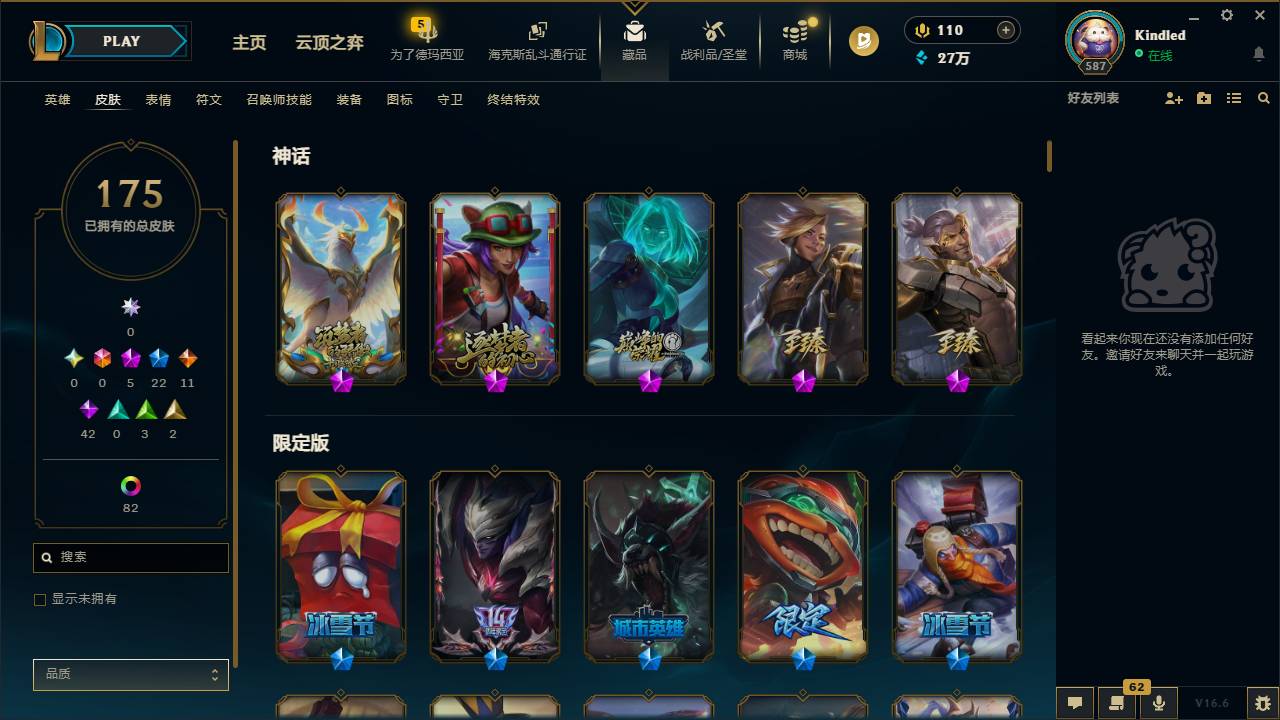Viewport: 1280px width, 720px height.
Task: Click the 搜索 skin search field
Action: [x=130, y=557]
